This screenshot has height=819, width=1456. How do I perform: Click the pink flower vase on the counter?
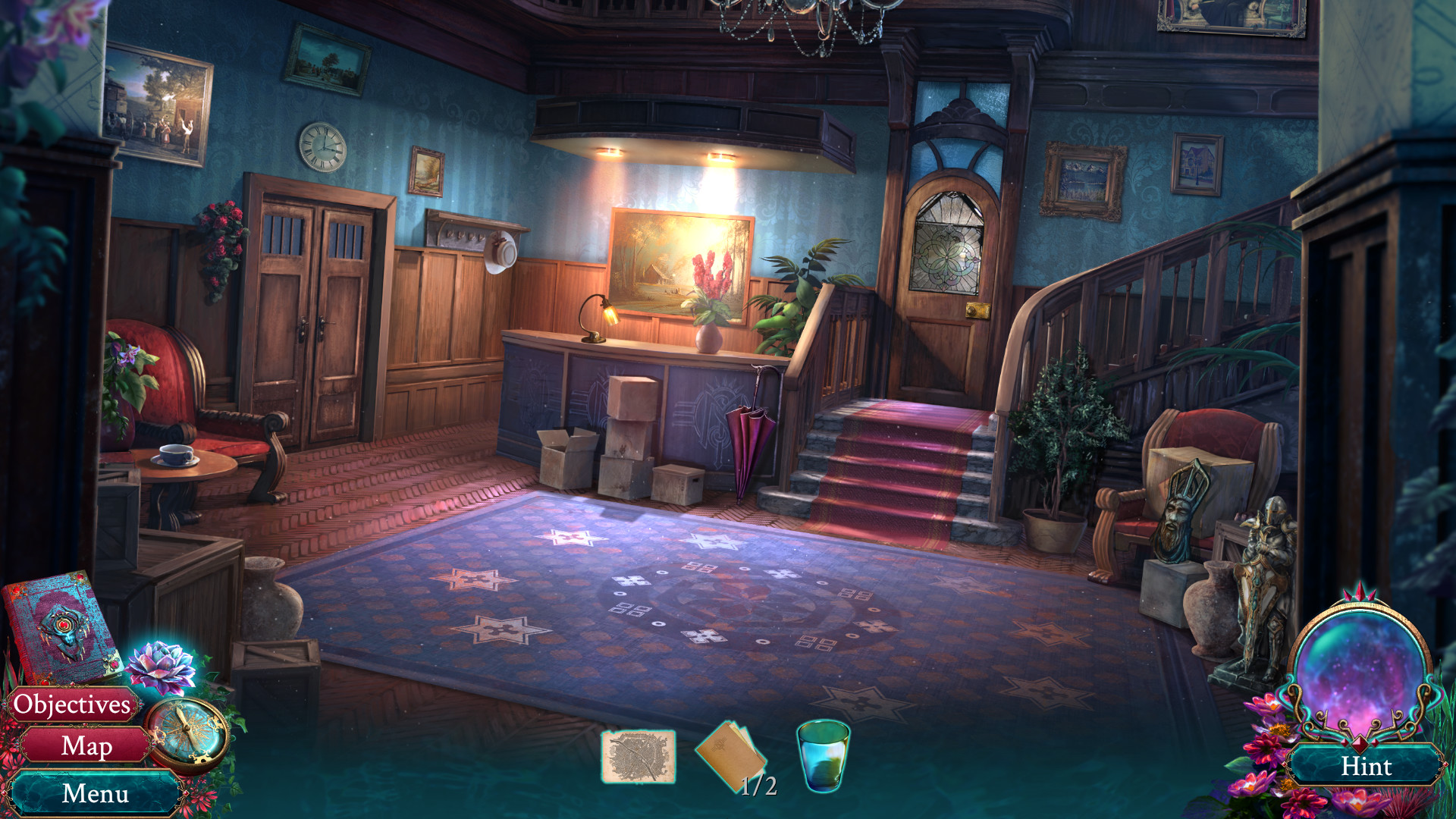pos(708,303)
